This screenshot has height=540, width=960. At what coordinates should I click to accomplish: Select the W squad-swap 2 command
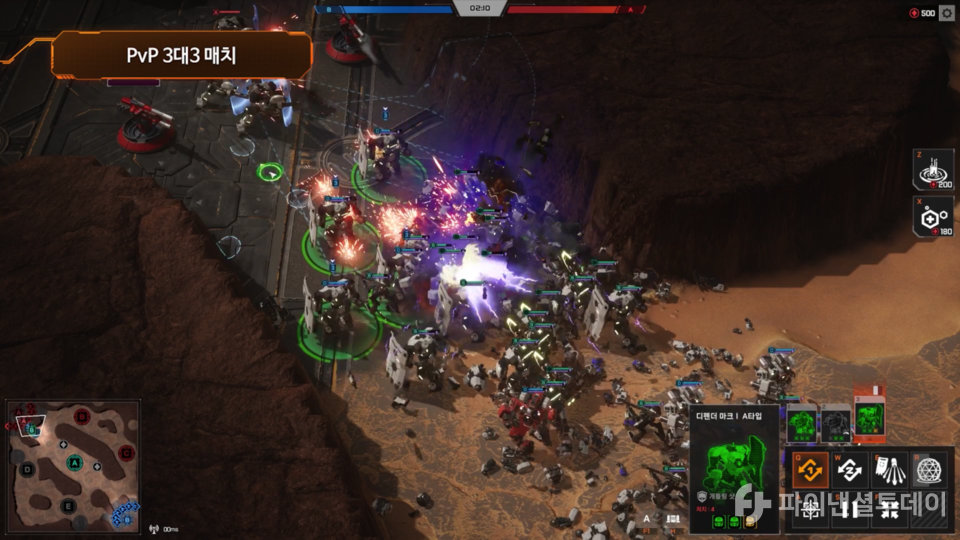click(851, 468)
